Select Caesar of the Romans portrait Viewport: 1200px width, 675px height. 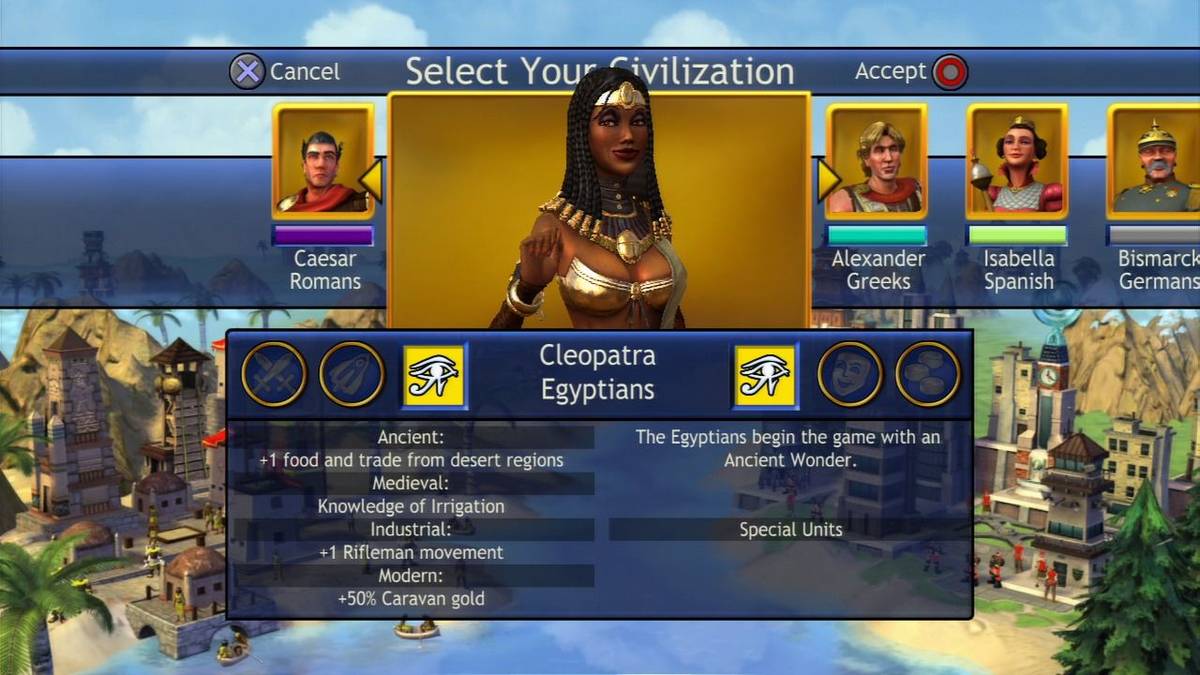coord(323,161)
